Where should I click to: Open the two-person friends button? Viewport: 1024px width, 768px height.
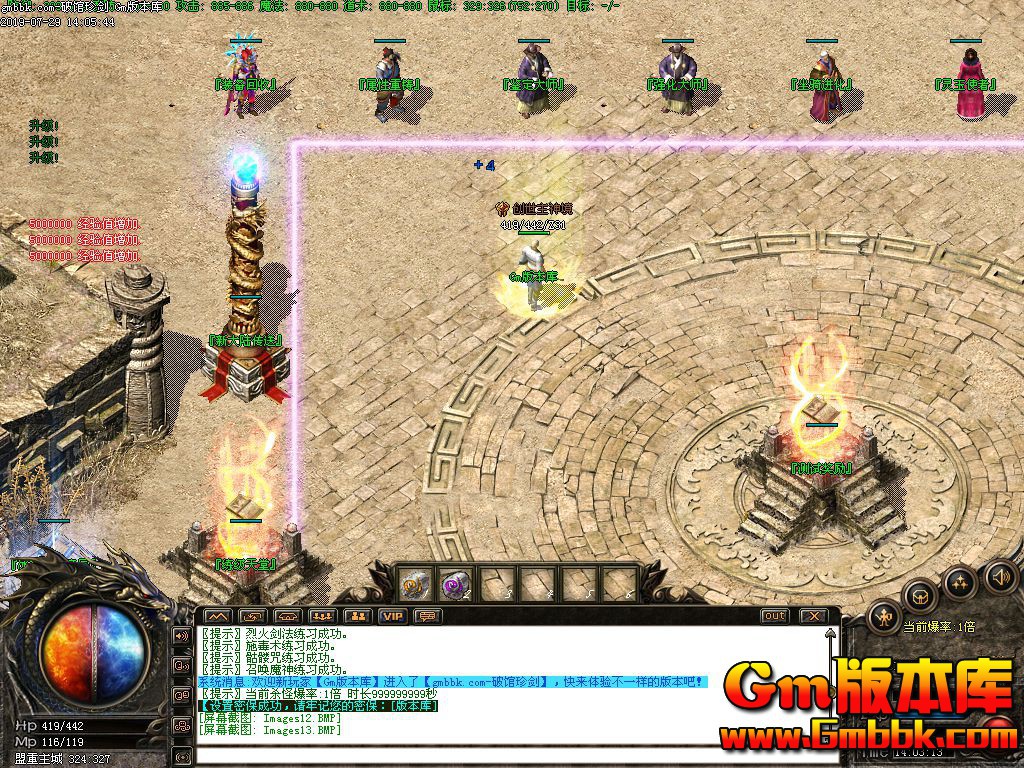pos(358,616)
